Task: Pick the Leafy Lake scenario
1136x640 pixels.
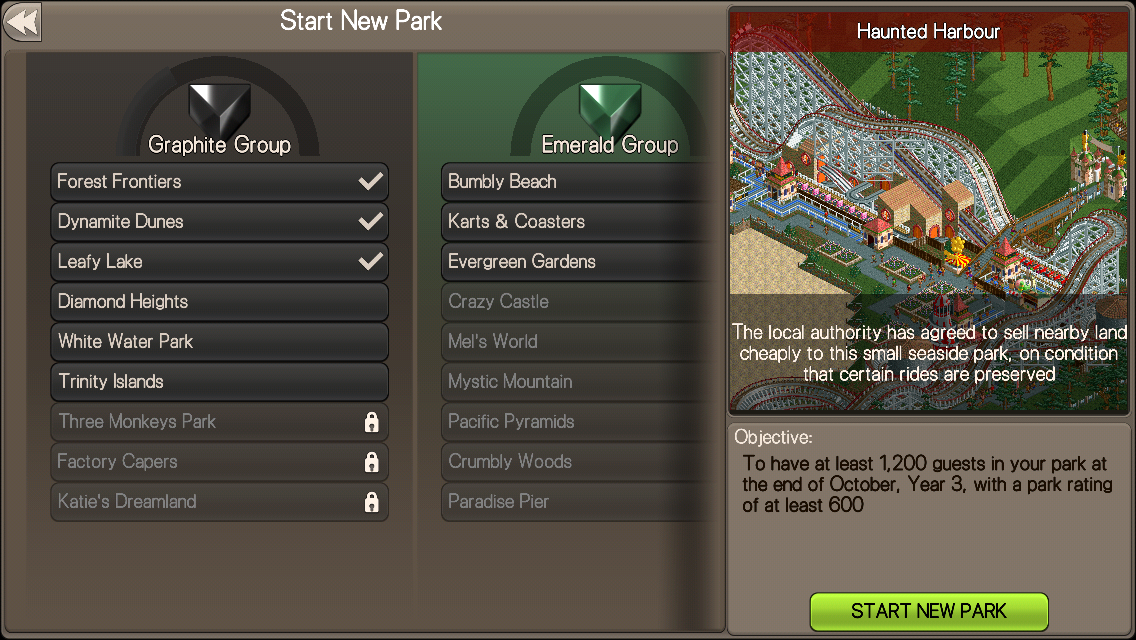Action: pos(219,262)
